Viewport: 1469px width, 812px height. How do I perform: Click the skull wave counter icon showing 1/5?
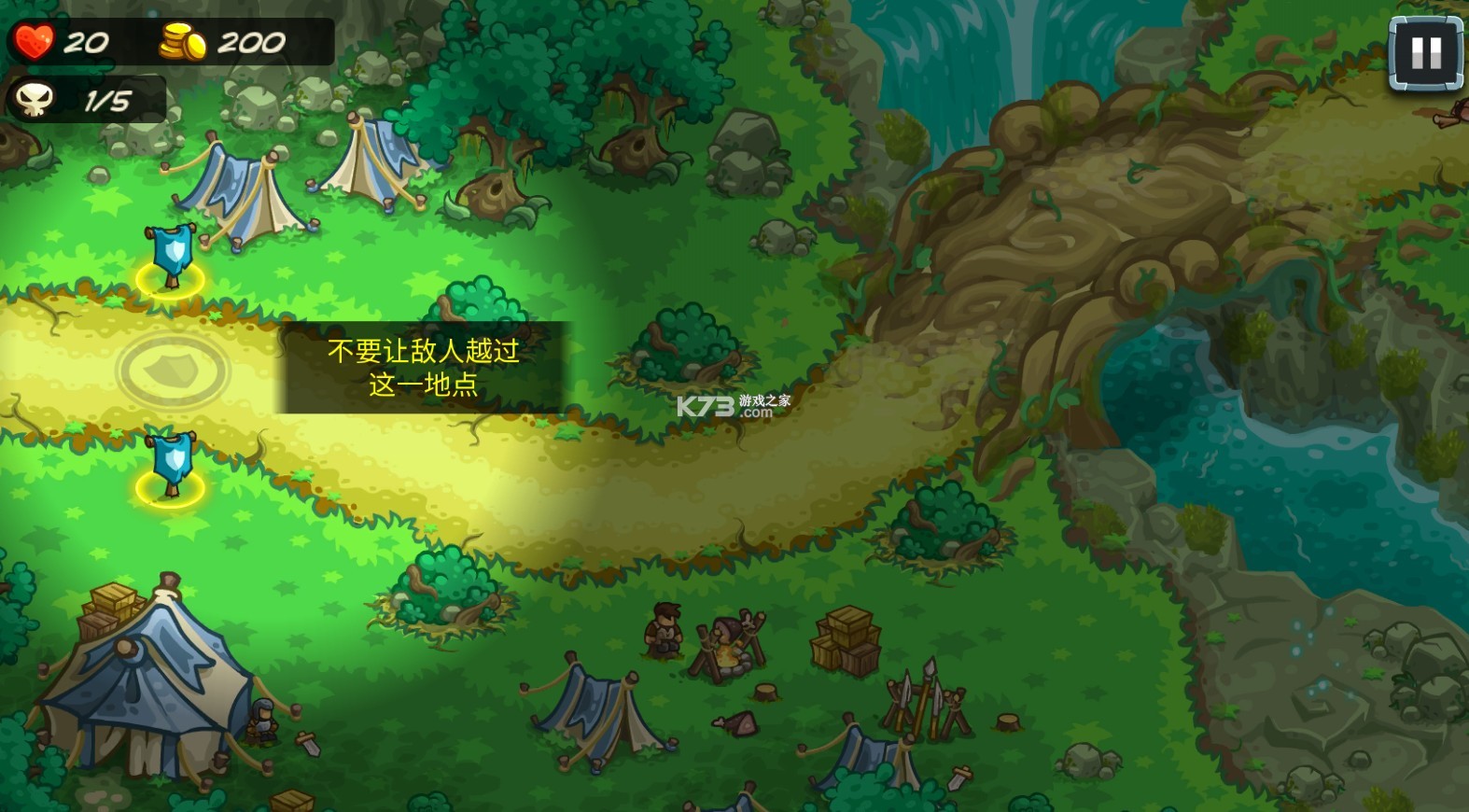(36, 99)
